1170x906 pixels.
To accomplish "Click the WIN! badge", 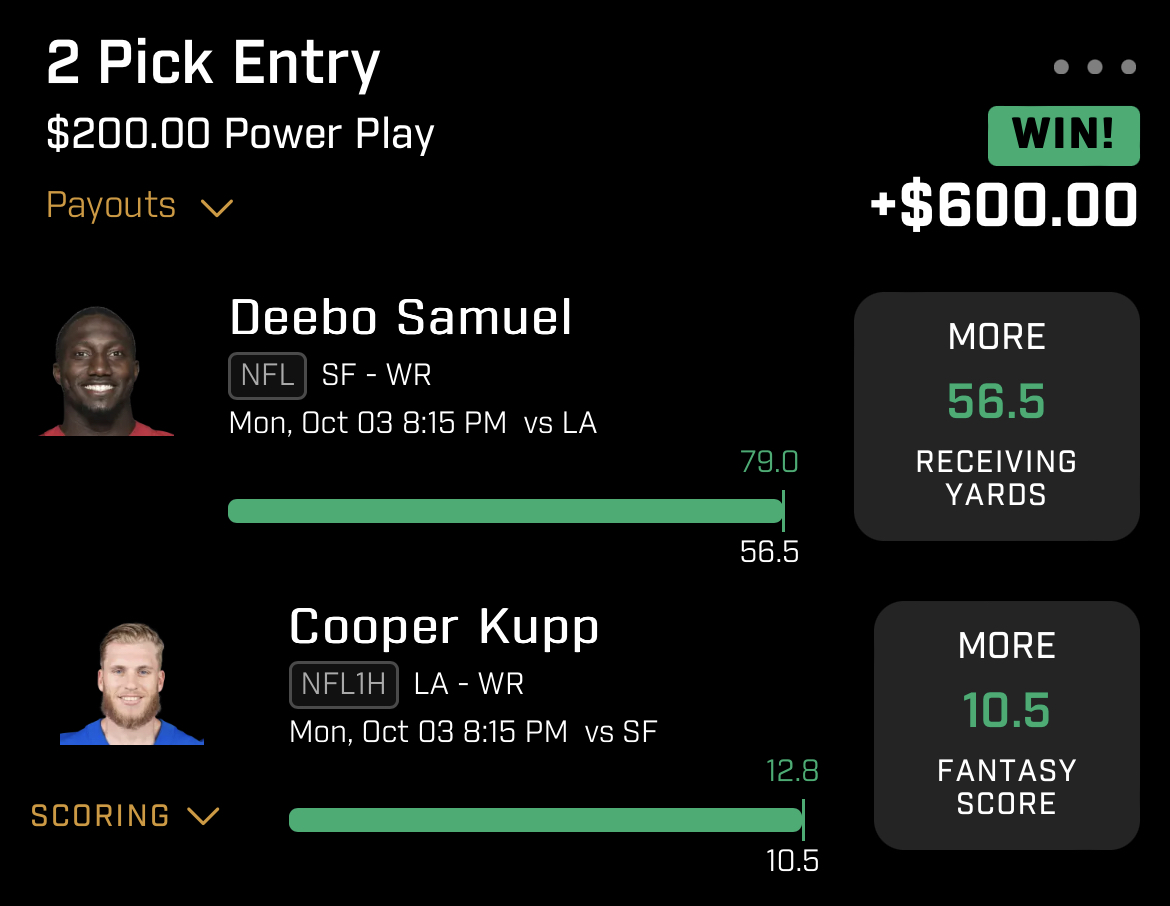I will pos(1063,136).
